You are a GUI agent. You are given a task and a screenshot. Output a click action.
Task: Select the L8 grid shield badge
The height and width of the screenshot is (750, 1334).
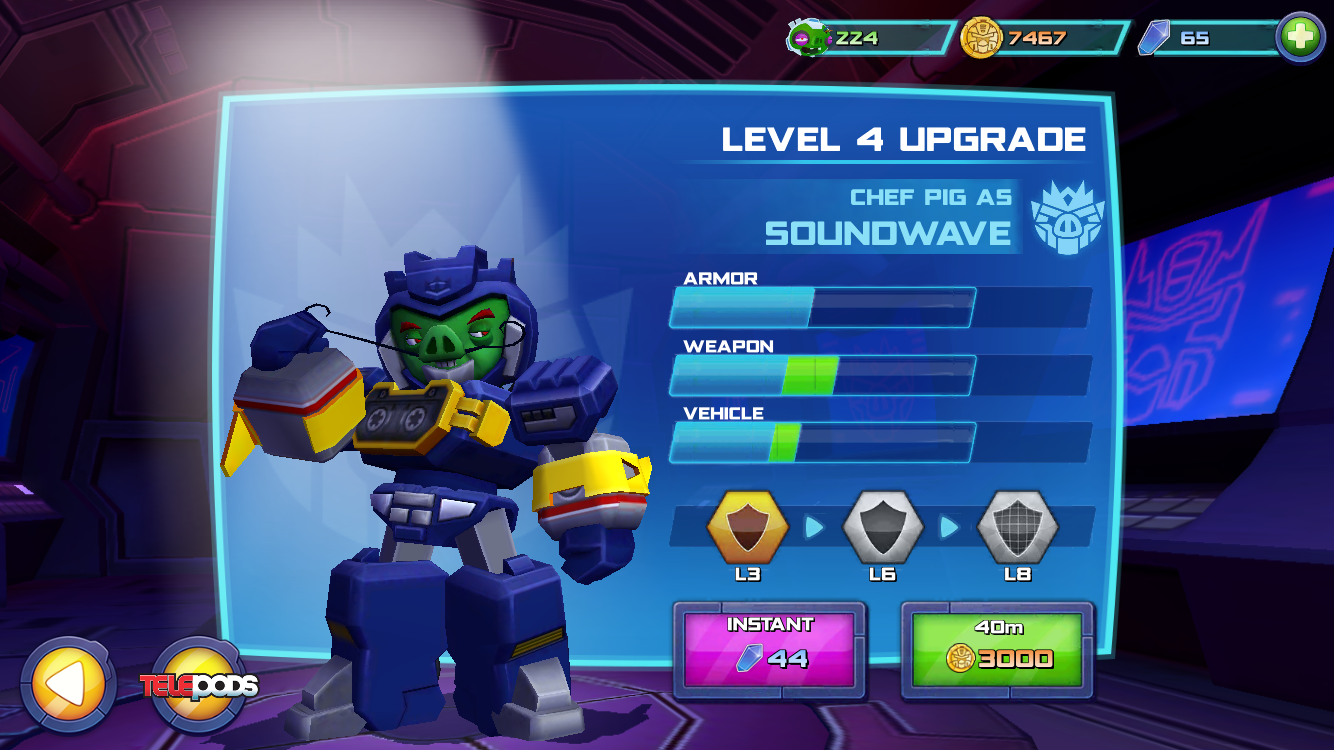[x=1017, y=527]
